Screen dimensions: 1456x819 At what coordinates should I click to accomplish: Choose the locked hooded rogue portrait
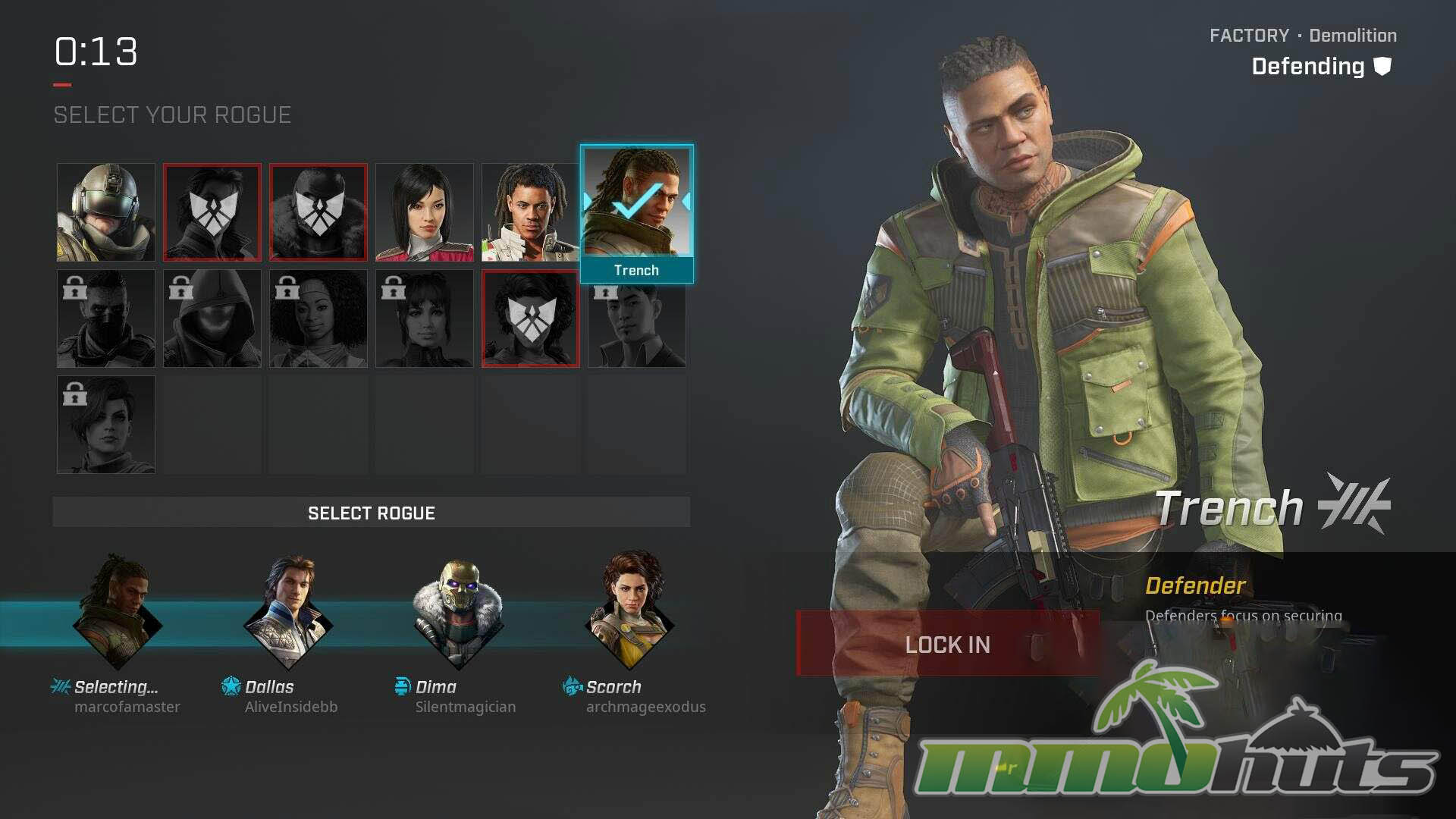point(212,318)
